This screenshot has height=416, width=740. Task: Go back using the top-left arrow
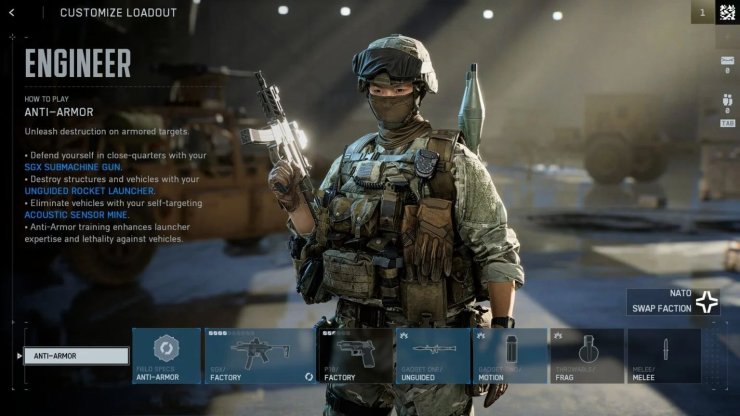coord(11,13)
